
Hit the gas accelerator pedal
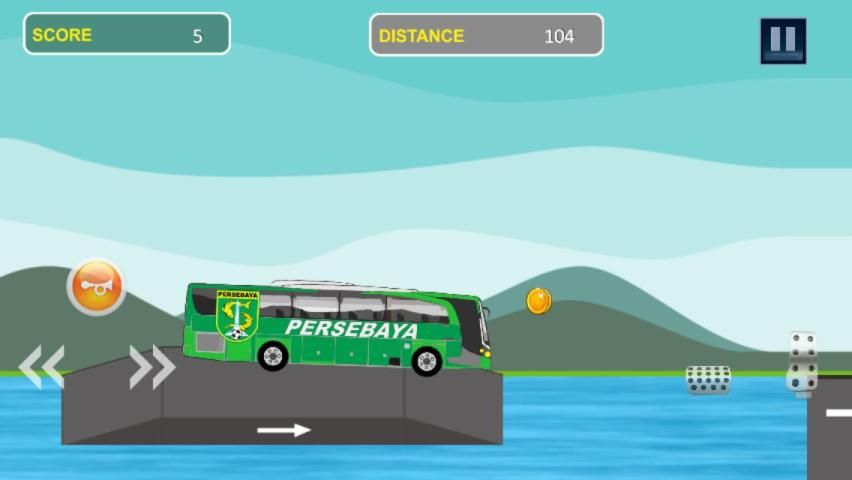point(802,362)
